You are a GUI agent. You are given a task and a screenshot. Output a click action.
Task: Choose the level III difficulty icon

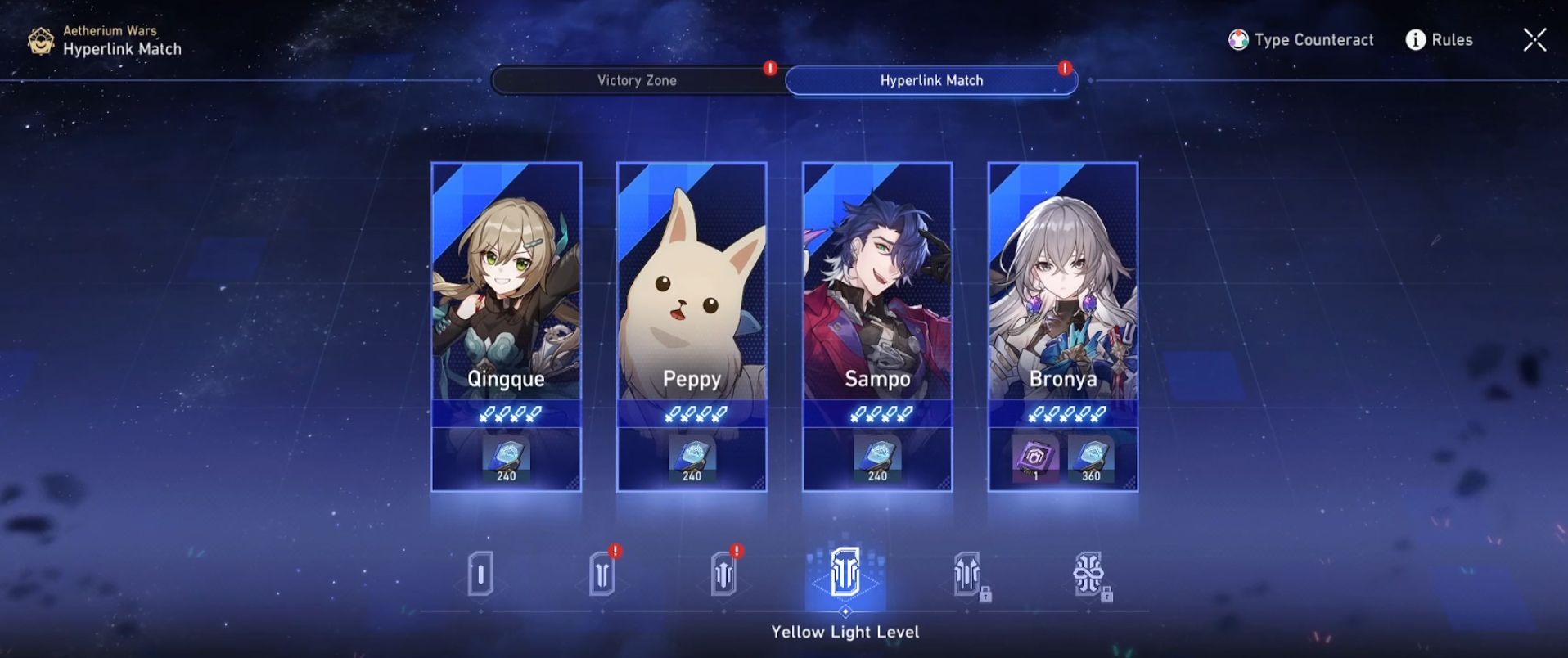[723, 575]
